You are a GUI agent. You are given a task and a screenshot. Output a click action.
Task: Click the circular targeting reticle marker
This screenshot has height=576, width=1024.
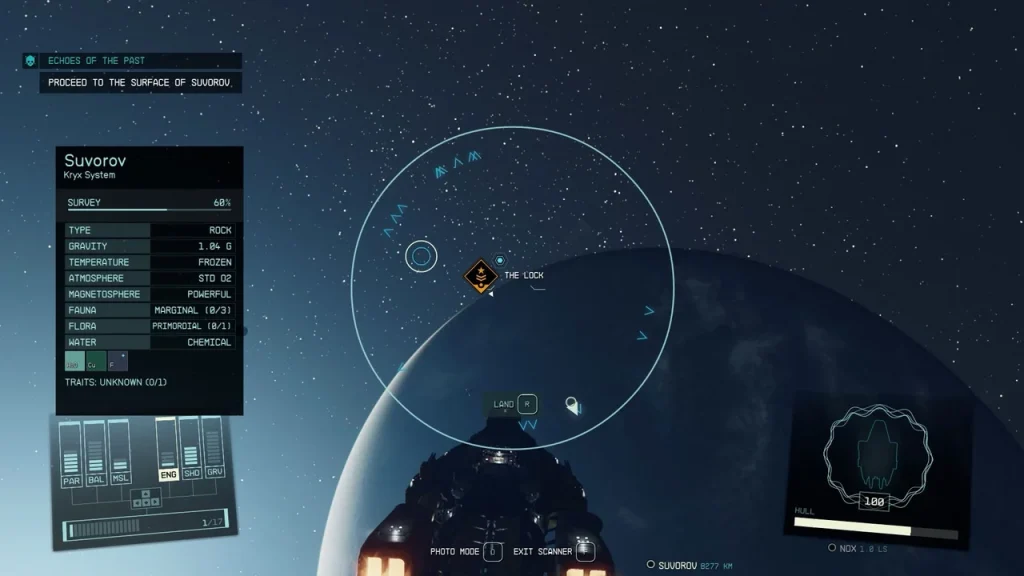[421, 257]
